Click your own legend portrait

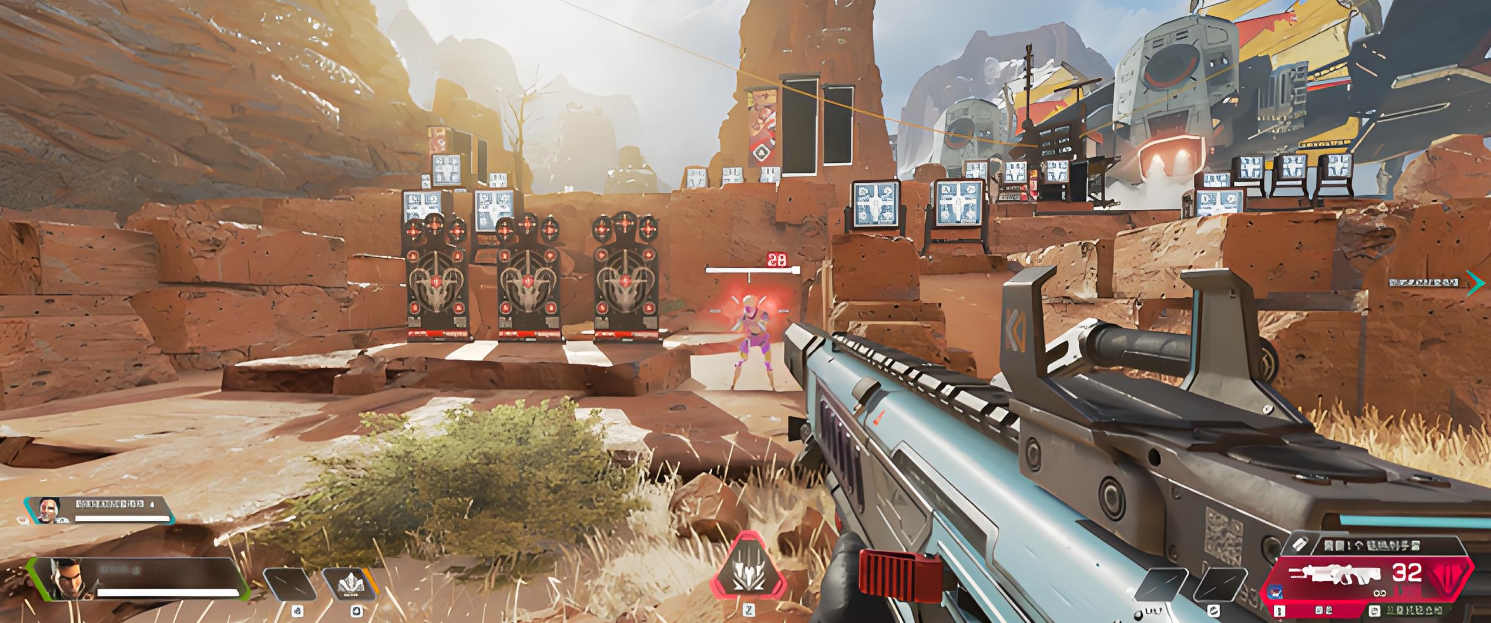tap(66, 579)
